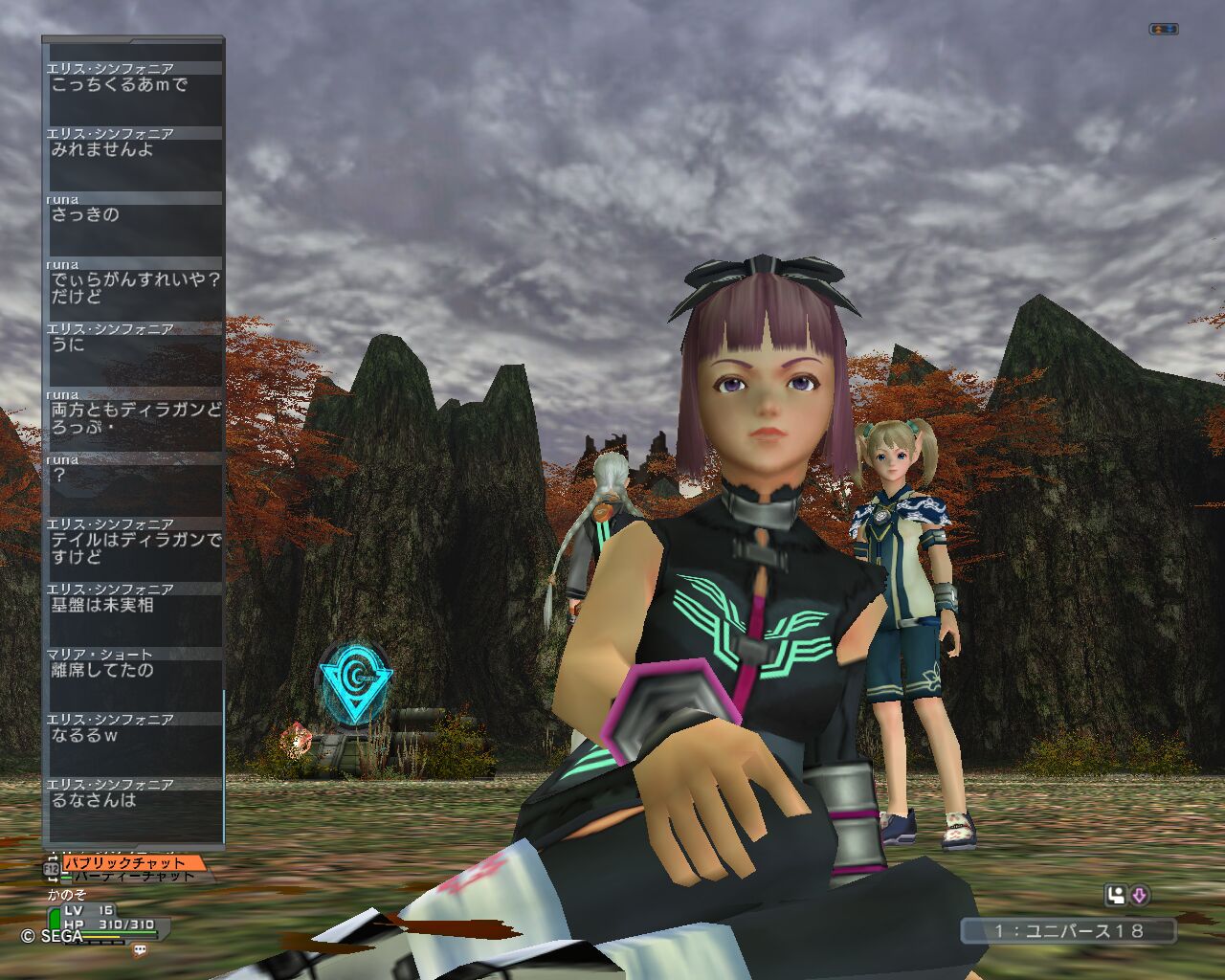Image resolution: width=1225 pixels, height=980 pixels.
Task: Click the speech bubble chat icon
Action: pos(141,950)
